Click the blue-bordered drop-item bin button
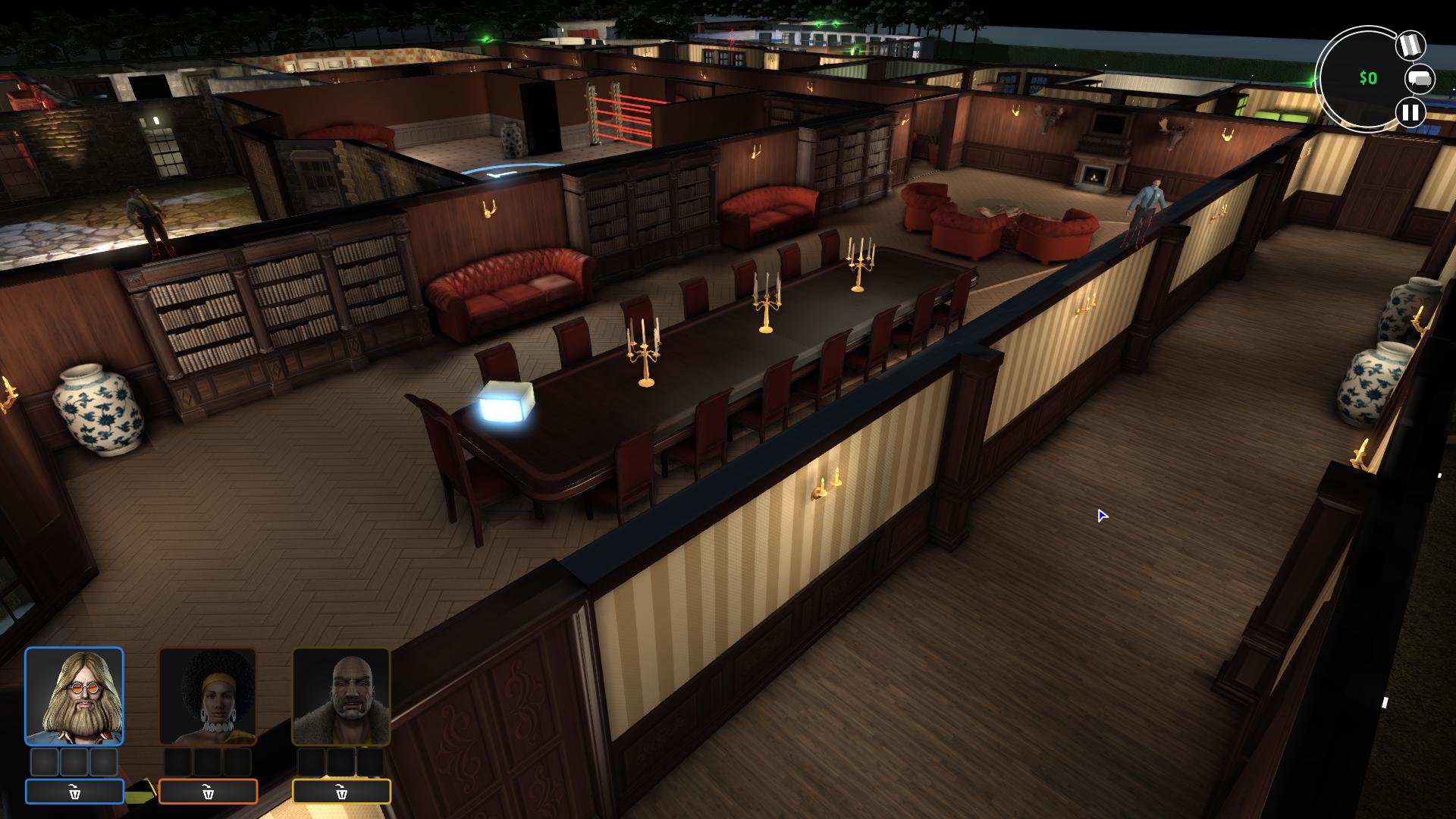This screenshot has width=1456, height=819. [x=74, y=792]
